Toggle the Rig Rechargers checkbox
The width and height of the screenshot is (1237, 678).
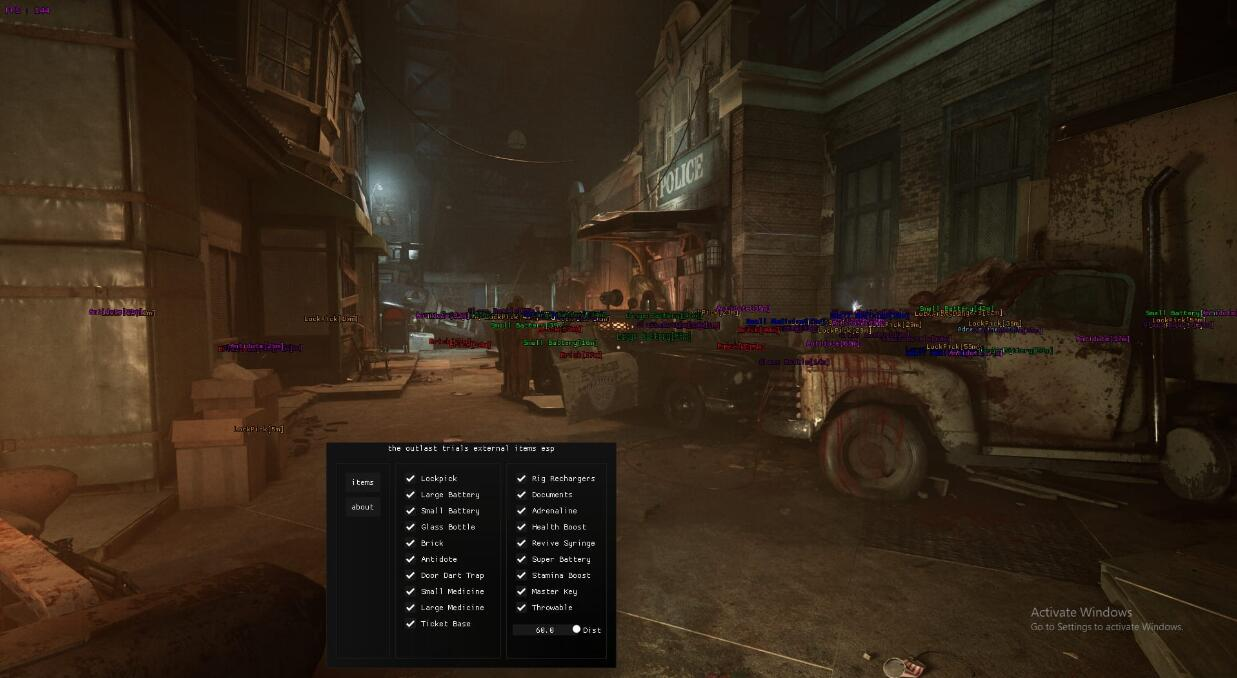point(521,479)
